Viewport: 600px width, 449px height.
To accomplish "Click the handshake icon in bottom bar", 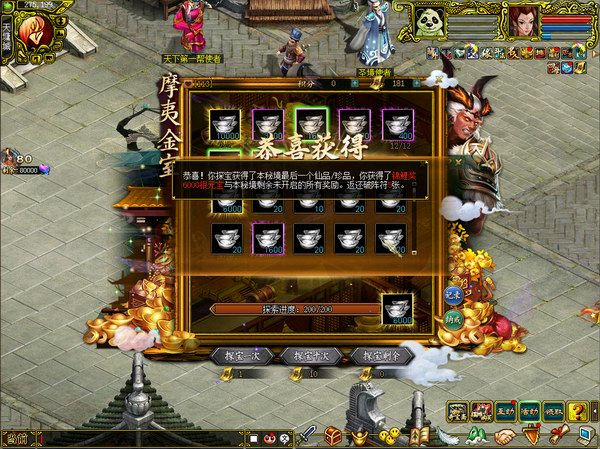I will point(507,436).
